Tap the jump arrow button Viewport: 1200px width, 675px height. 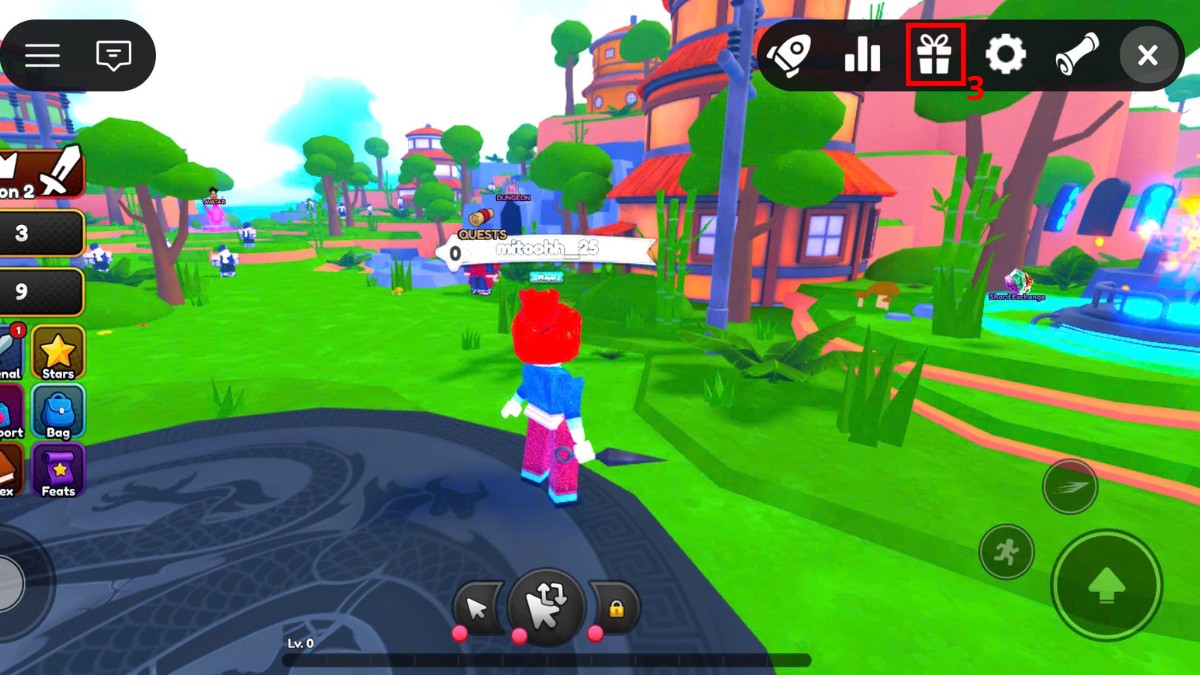pyautogui.click(x=1106, y=585)
